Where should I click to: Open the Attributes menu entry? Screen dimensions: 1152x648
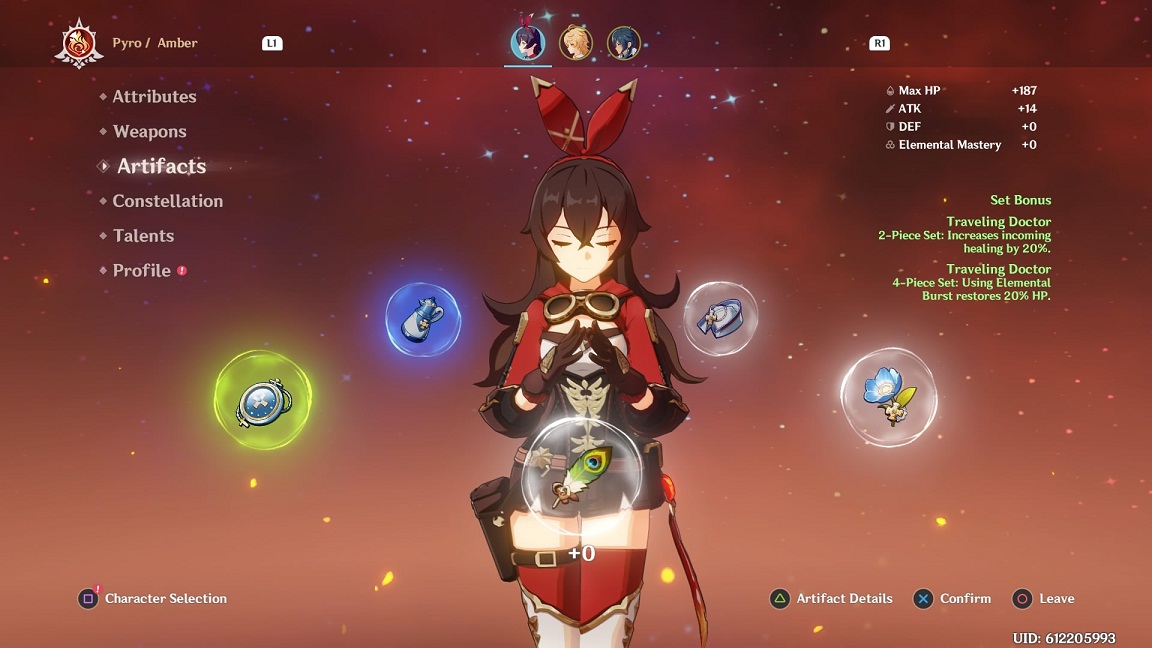154,97
